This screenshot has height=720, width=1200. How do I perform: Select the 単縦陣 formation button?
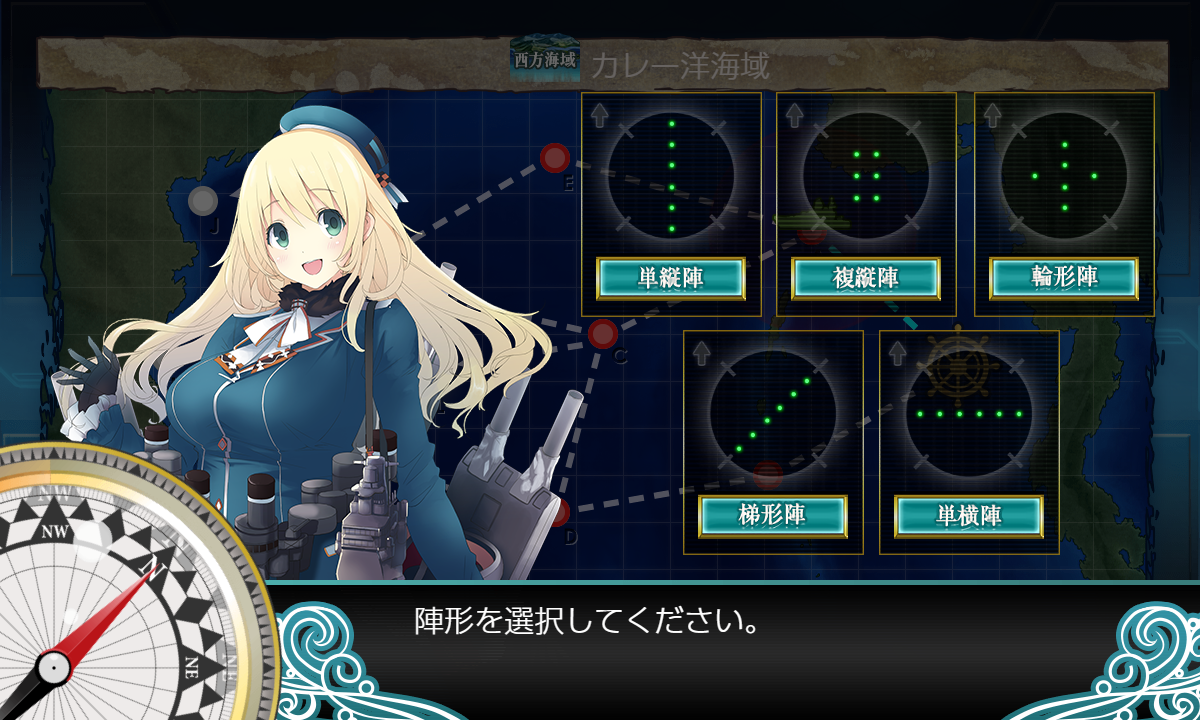point(671,278)
